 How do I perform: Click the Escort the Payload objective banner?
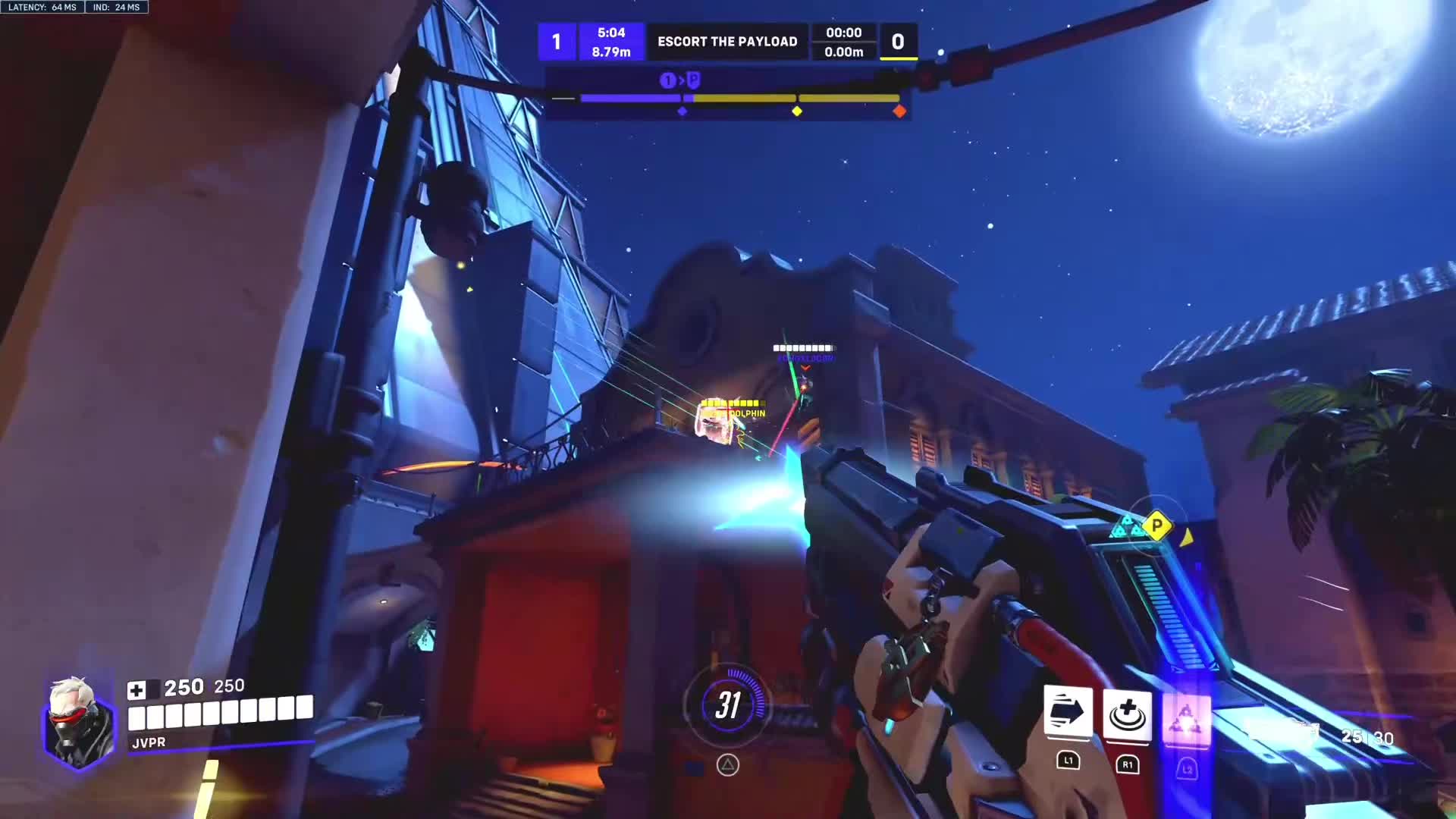tap(727, 42)
